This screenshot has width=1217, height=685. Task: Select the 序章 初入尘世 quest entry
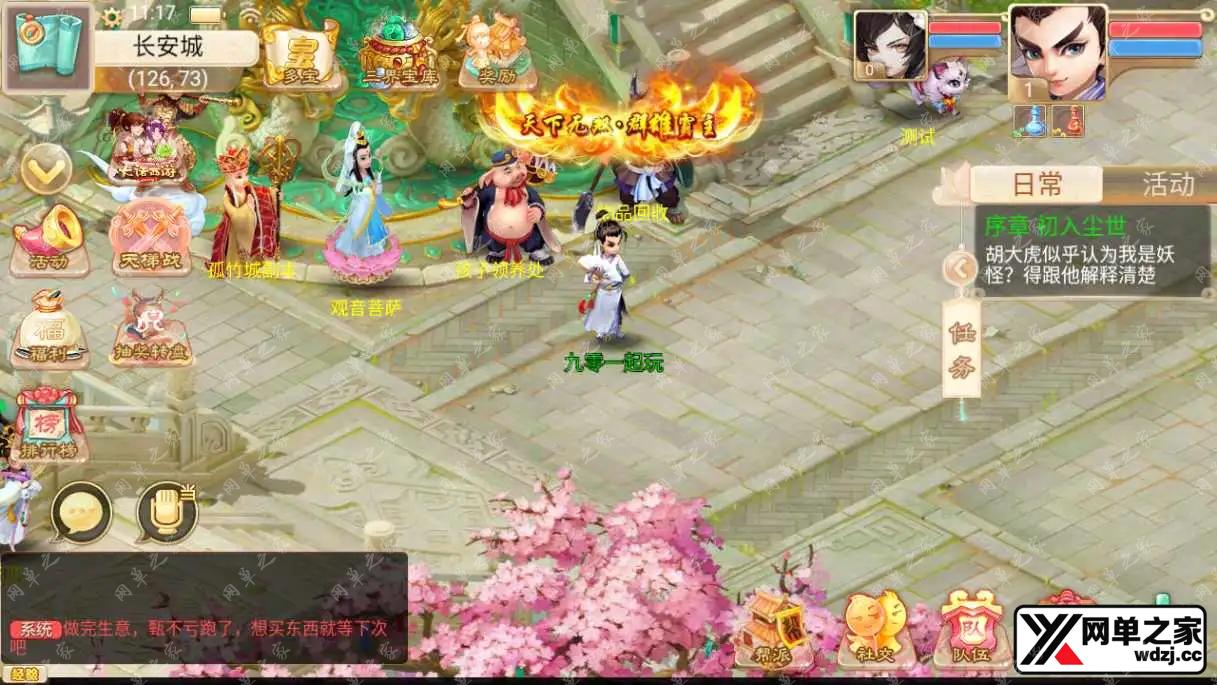1092,252
